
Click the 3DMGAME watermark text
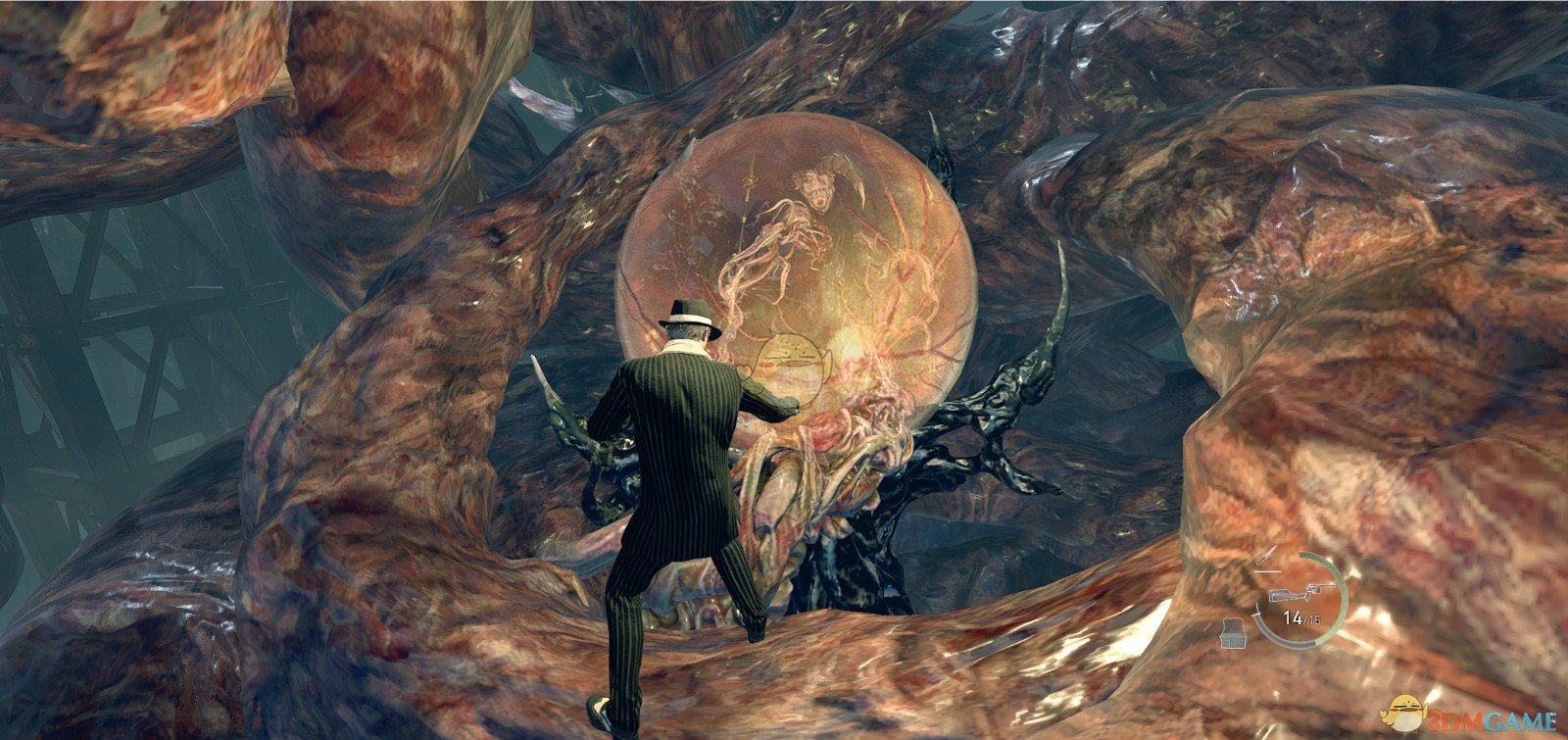click(1494, 720)
